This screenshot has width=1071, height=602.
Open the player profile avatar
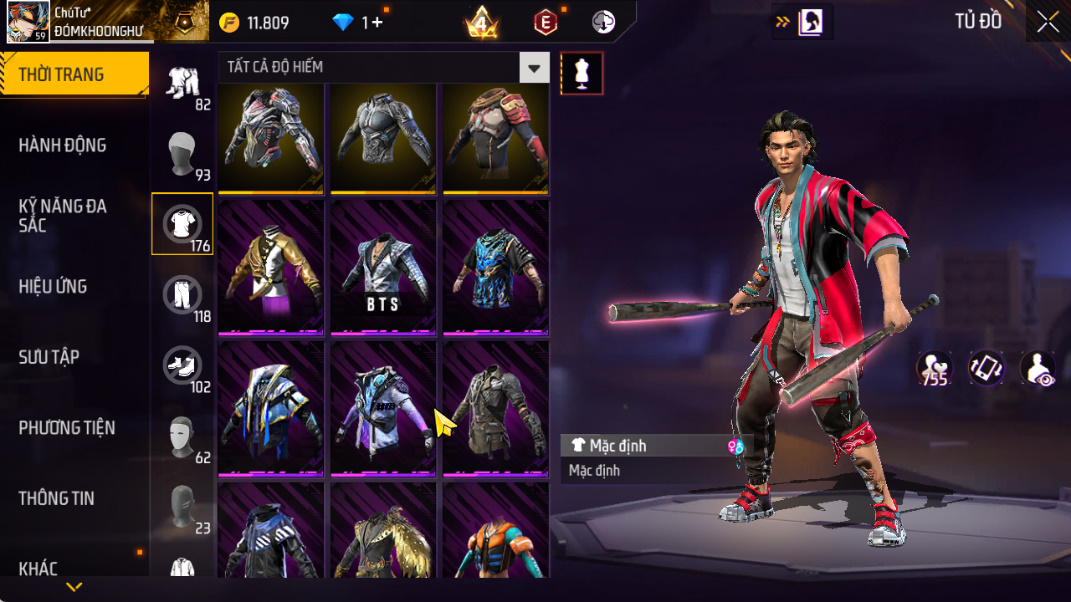28,21
